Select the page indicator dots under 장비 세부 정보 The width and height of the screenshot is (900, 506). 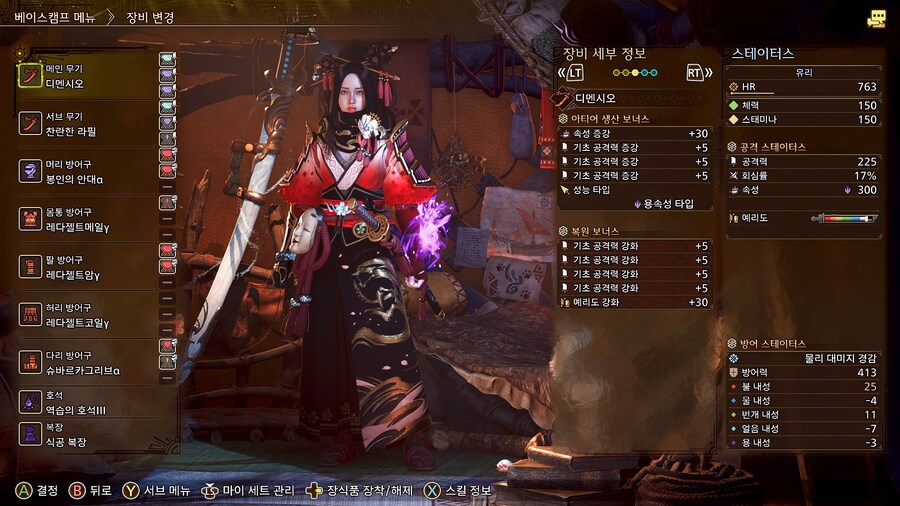635,73
